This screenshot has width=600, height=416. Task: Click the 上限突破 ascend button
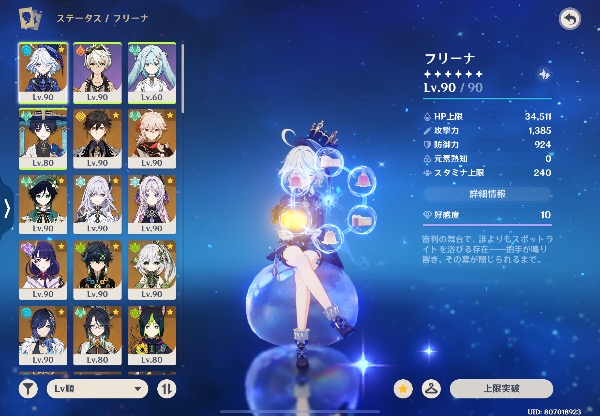point(501,388)
